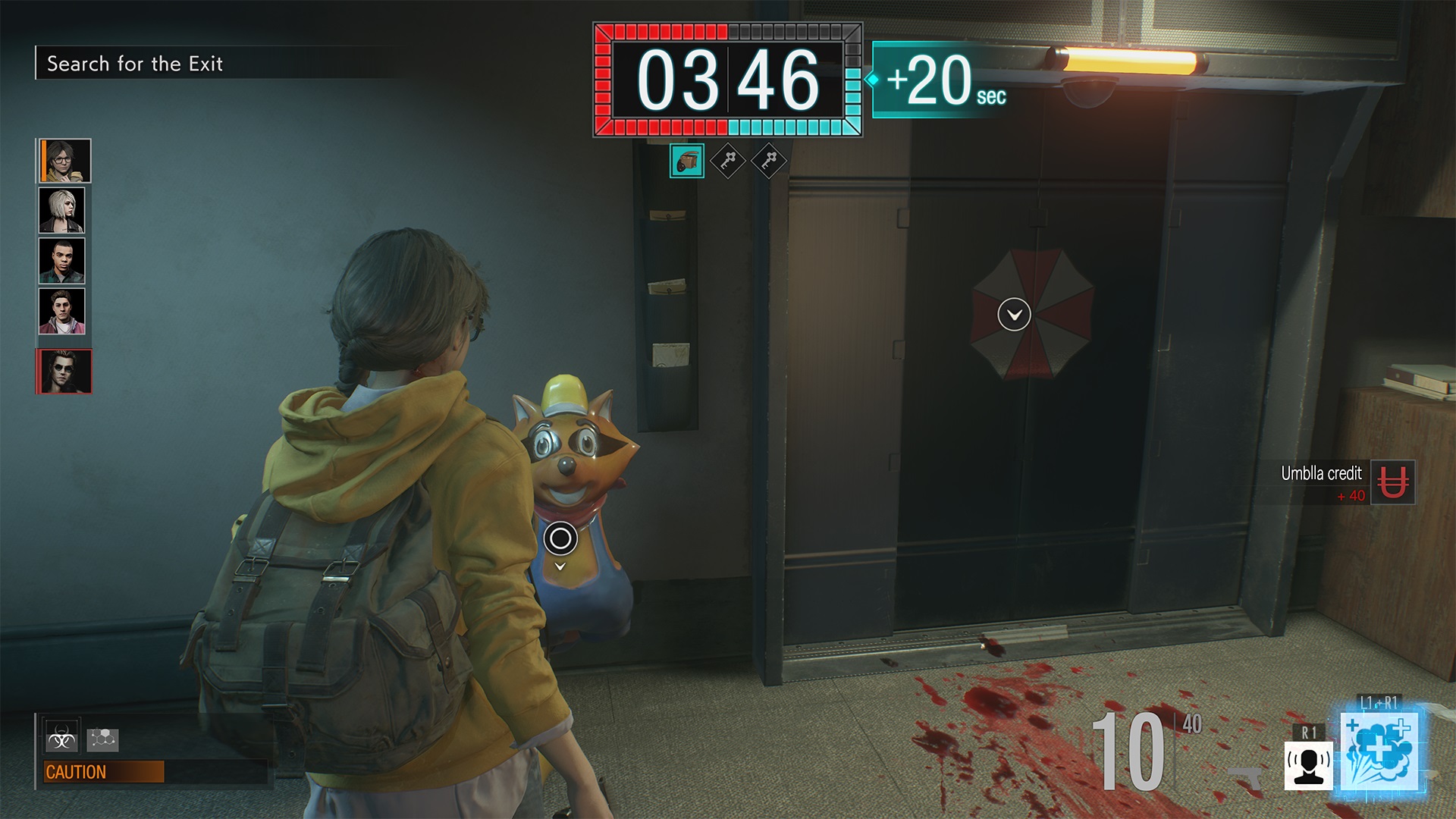Pick the short-haired man in dark shirt portrait
The height and width of the screenshot is (819, 1456).
coord(62,260)
